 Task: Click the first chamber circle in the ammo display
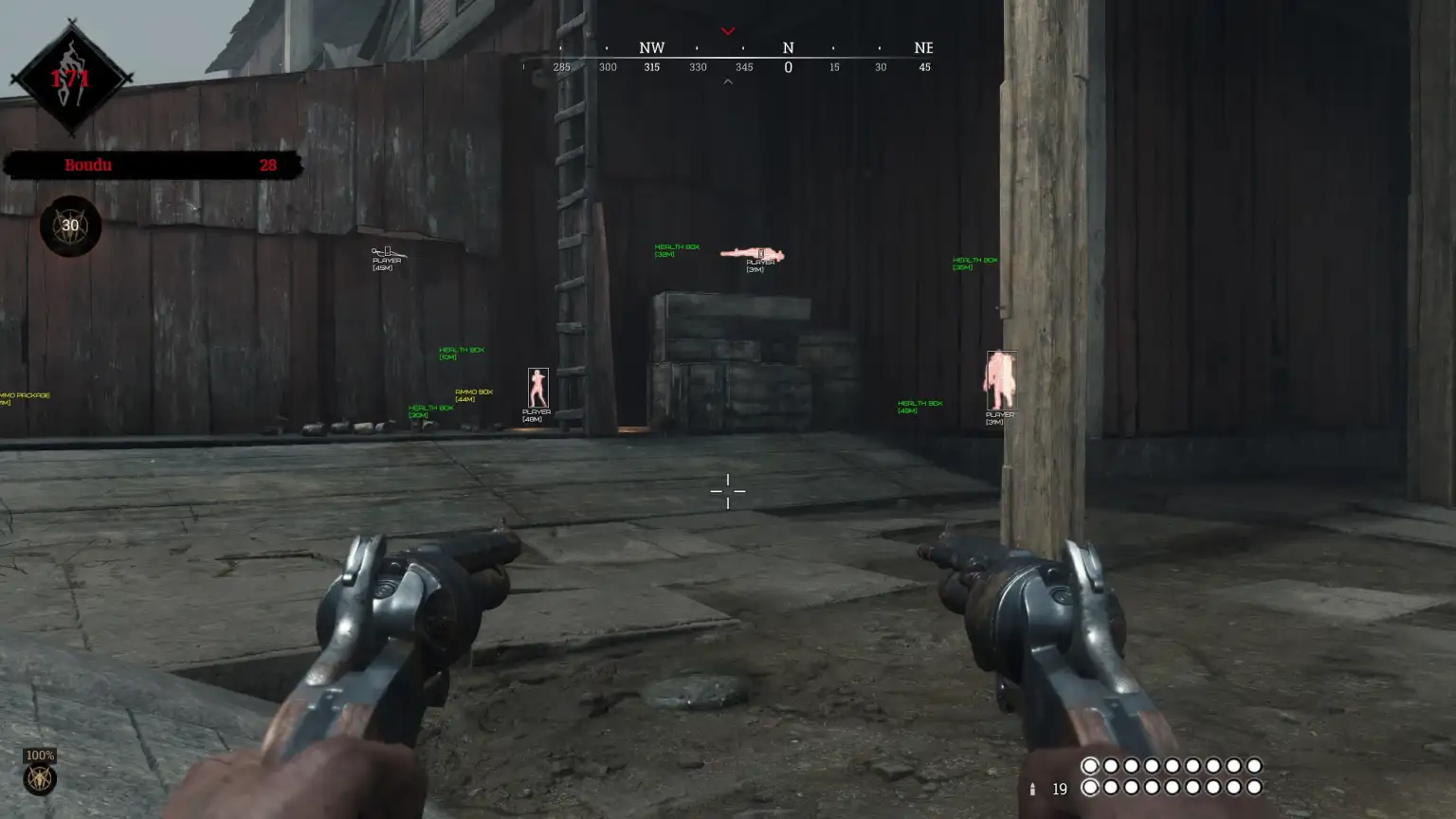click(x=1091, y=766)
